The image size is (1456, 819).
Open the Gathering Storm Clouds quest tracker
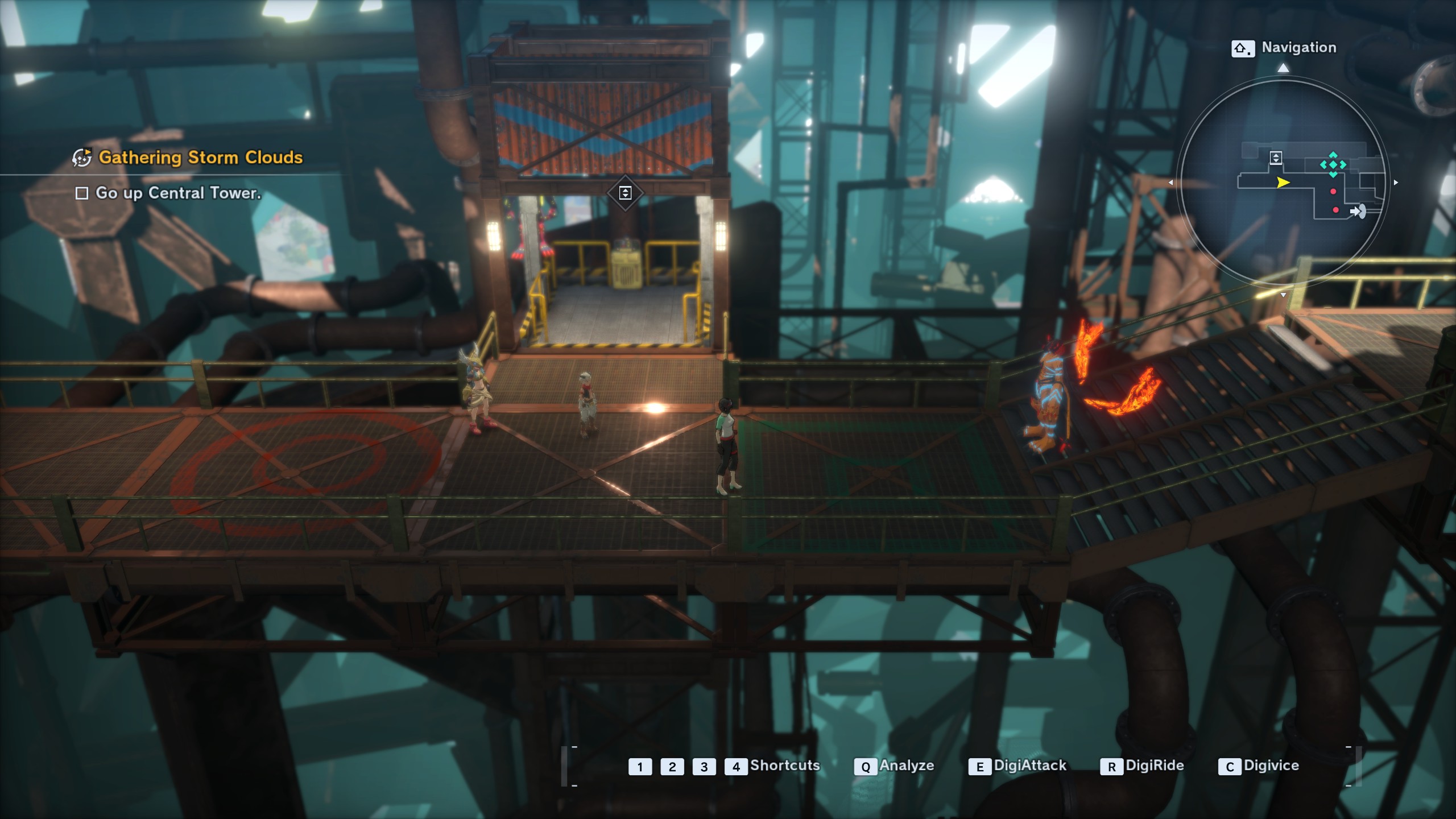click(x=200, y=158)
